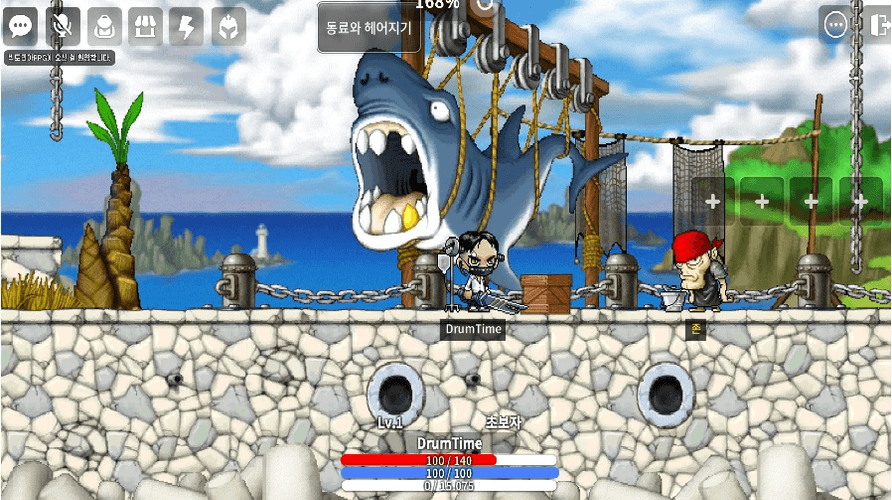Open the three-dots more options menu

pyautogui.click(x=836, y=24)
